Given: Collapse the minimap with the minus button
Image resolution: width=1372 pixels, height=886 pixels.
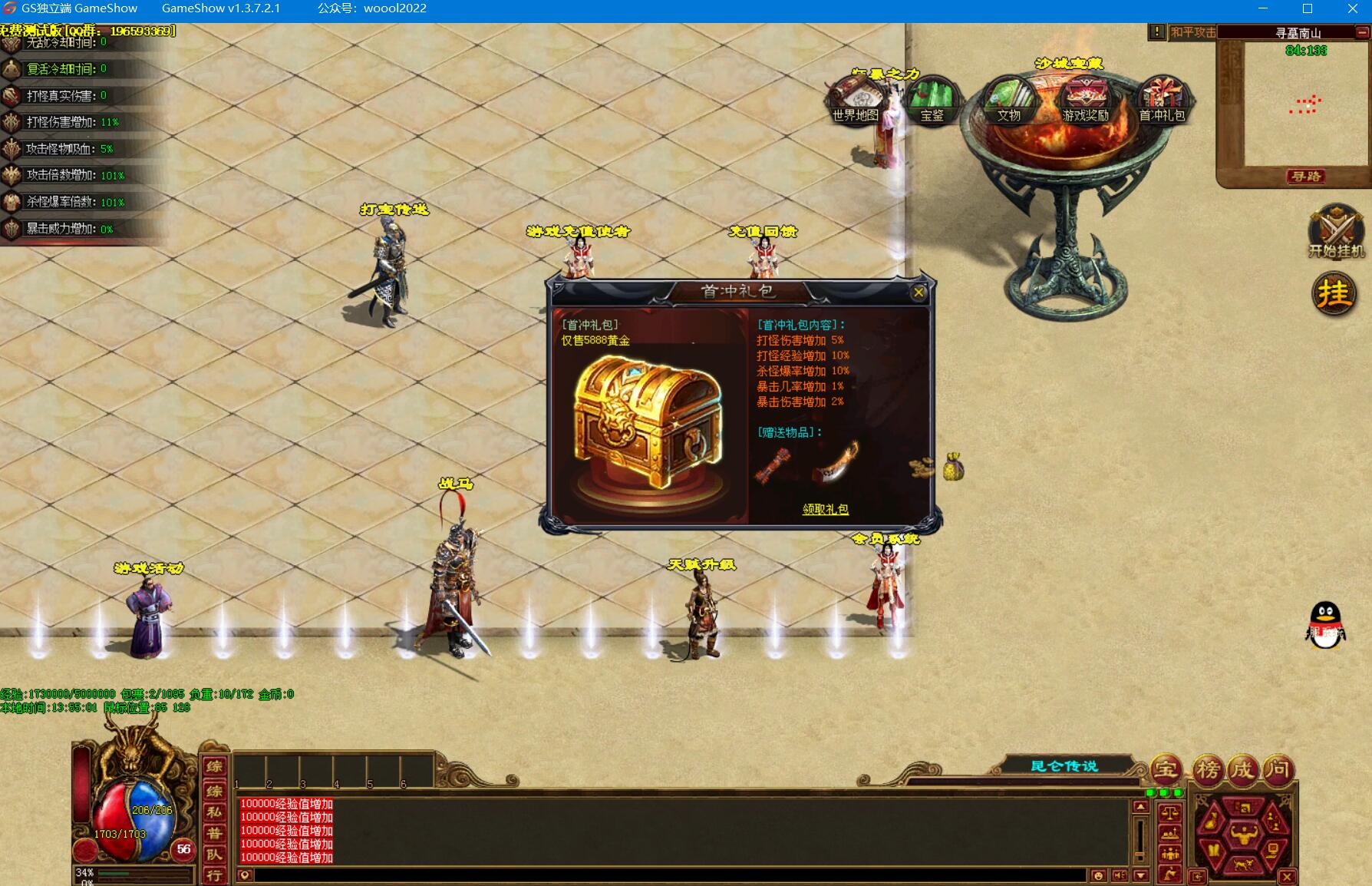Looking at the screenshot, I should click(x=1362, y=32).
